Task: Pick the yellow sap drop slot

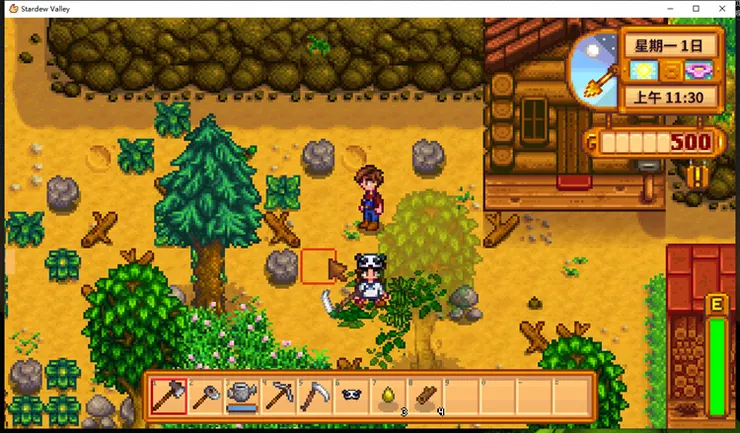Action: (386, 396)
